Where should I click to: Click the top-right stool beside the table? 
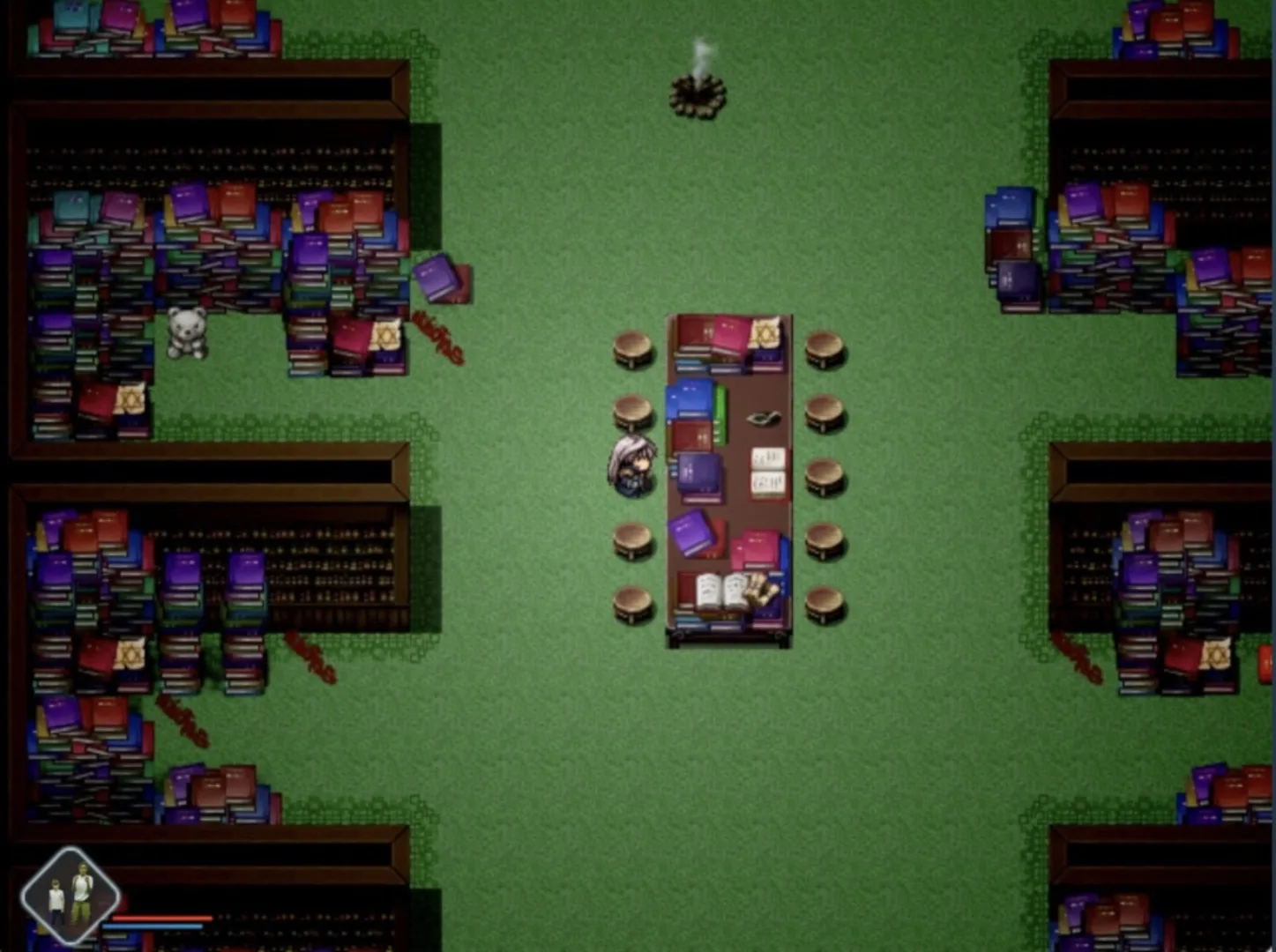(x=823, y=346)
